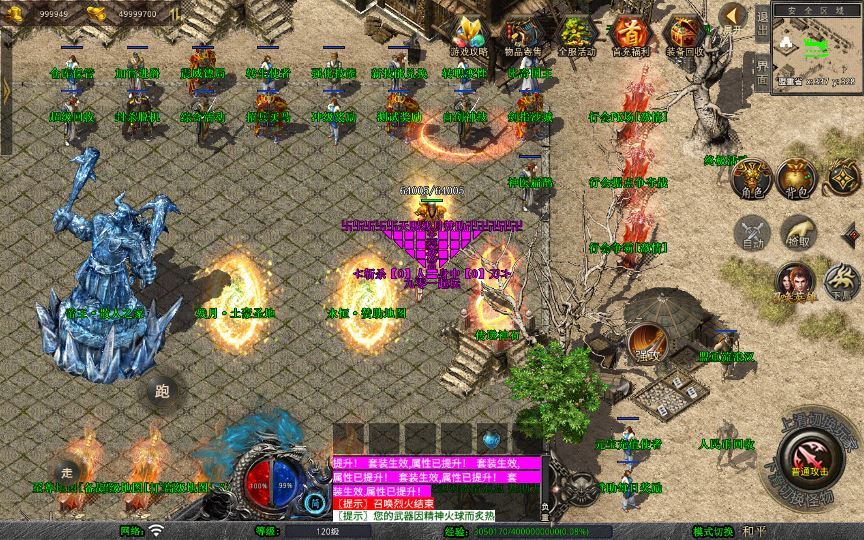
Task: Open the 全服活动 server events icon
Action: point(576,33)
